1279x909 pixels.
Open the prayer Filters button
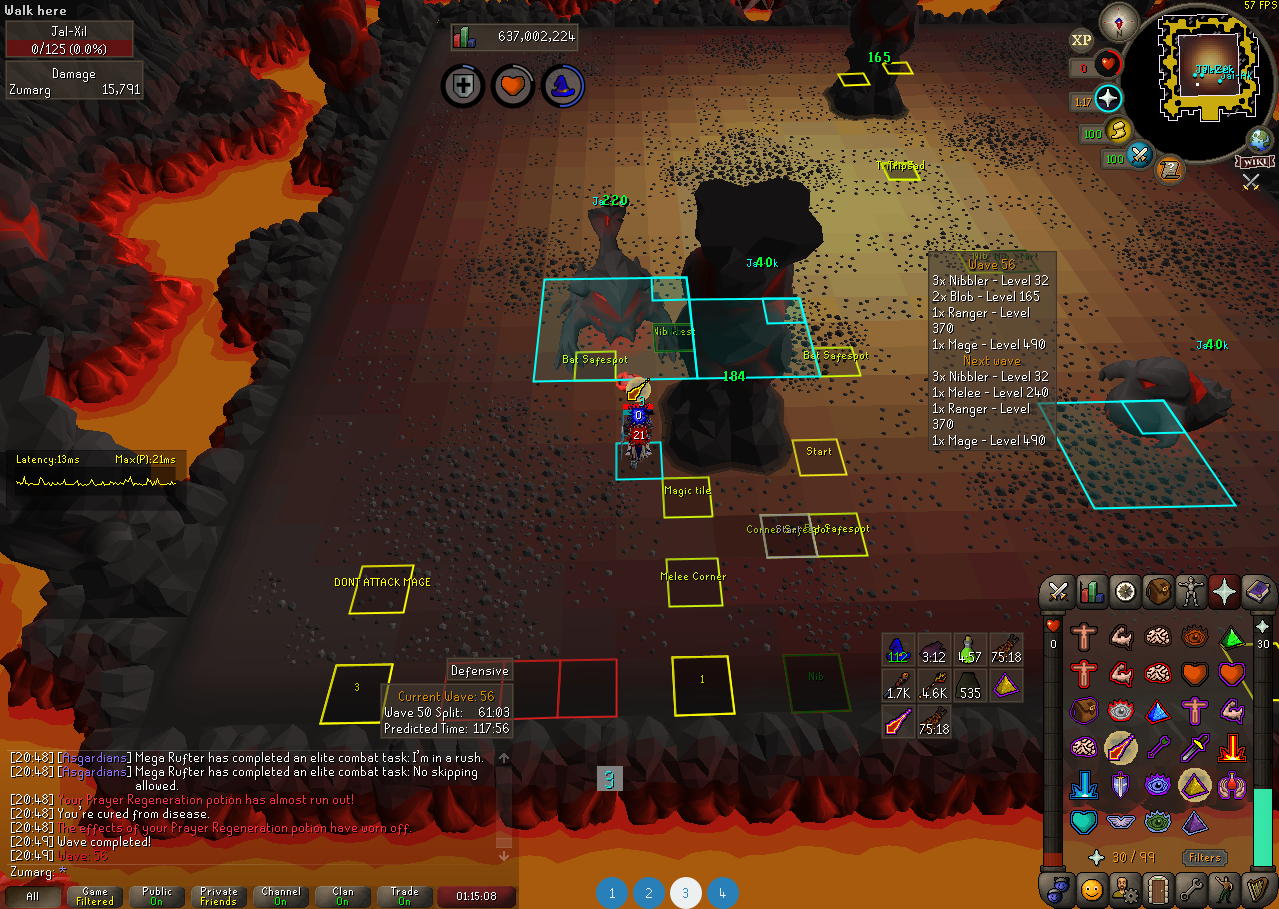tap(1204, 857)
